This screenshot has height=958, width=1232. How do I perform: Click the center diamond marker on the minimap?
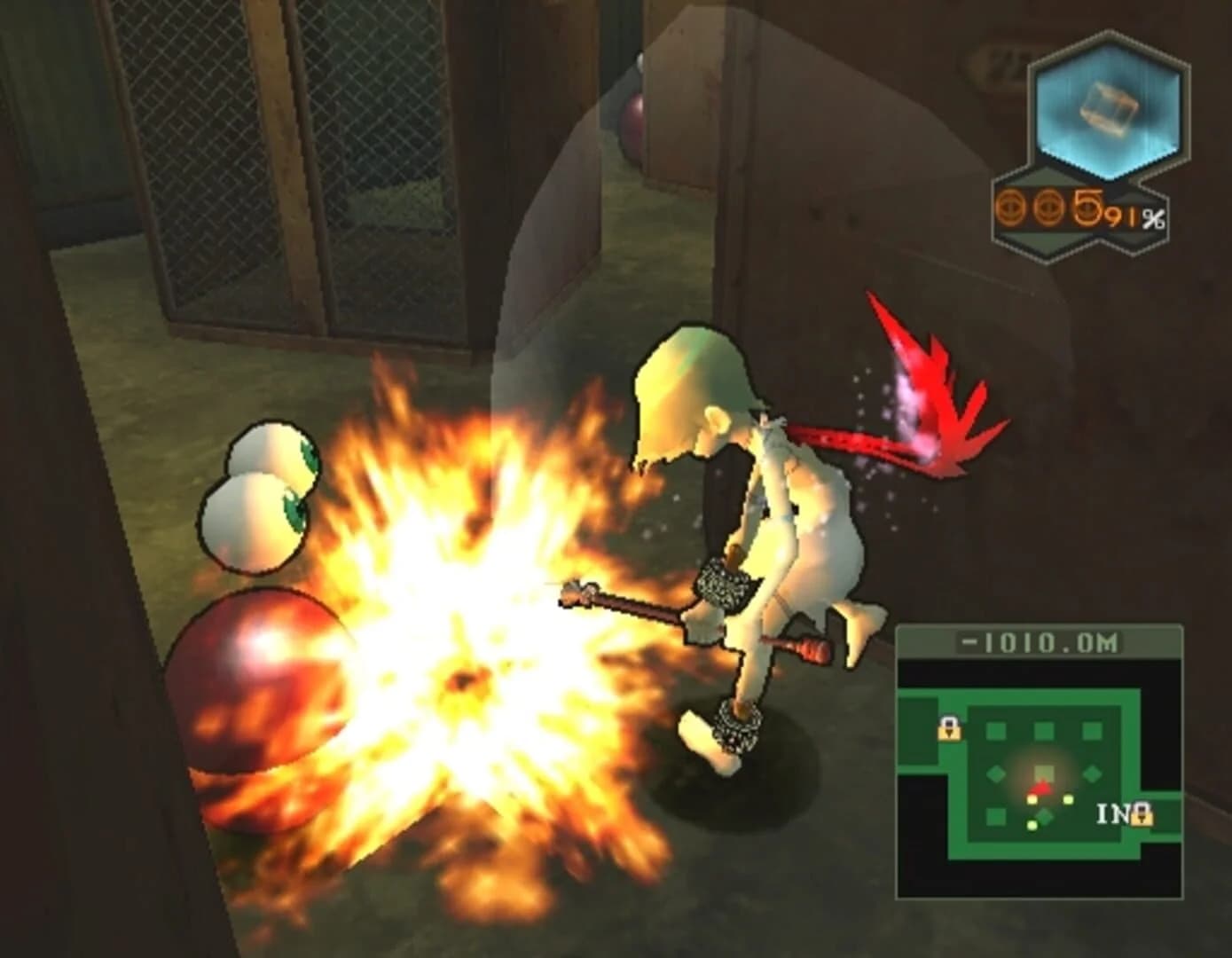(1045, 816)
